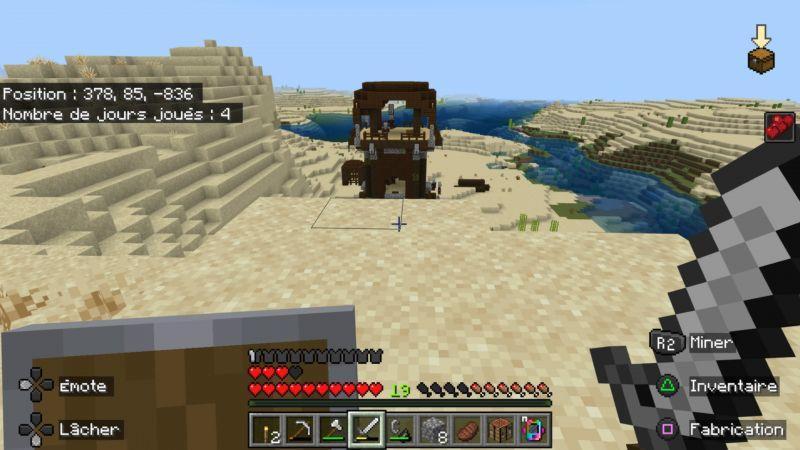Equip the flint and steel slot

point(400,430)
